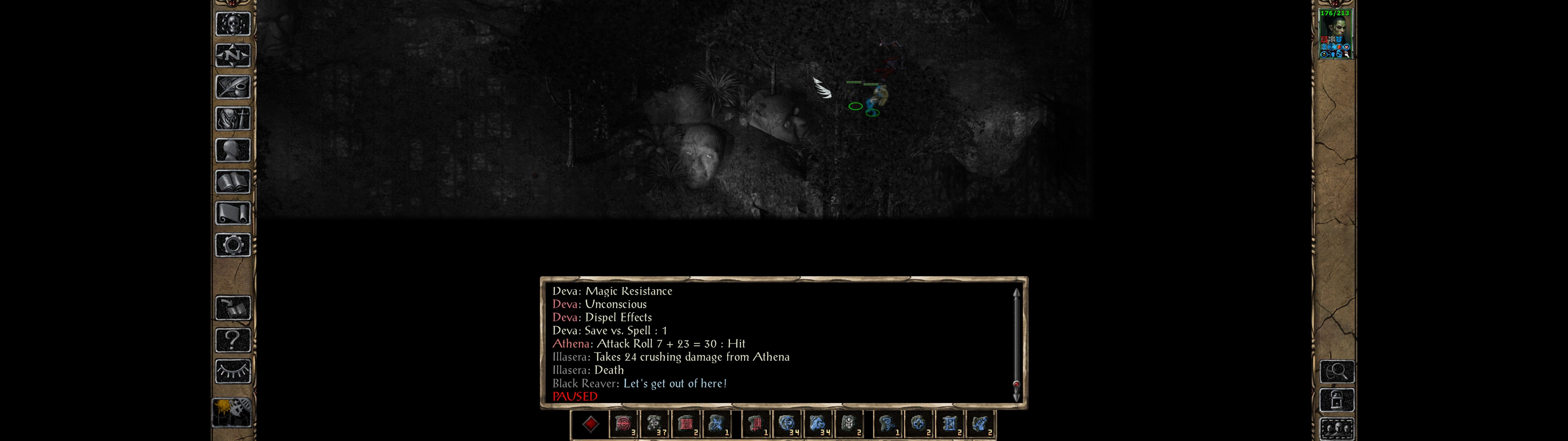Open the priest scroll button
The width and height of the screenshot is (1568, 441).
[232, 213]
